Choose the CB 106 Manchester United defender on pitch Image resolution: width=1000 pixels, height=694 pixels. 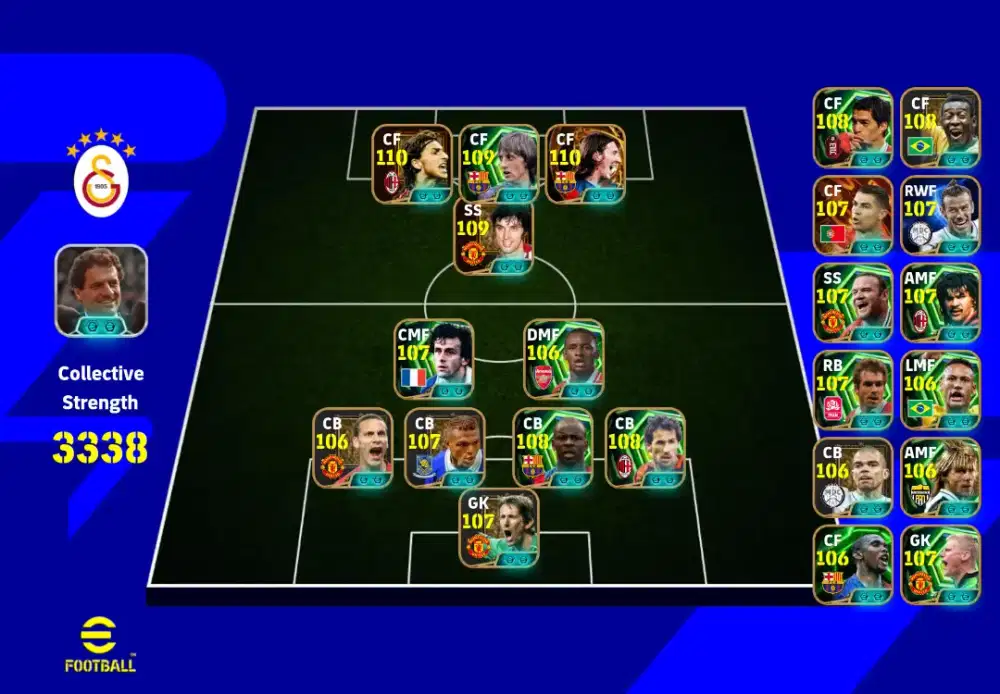352,448
